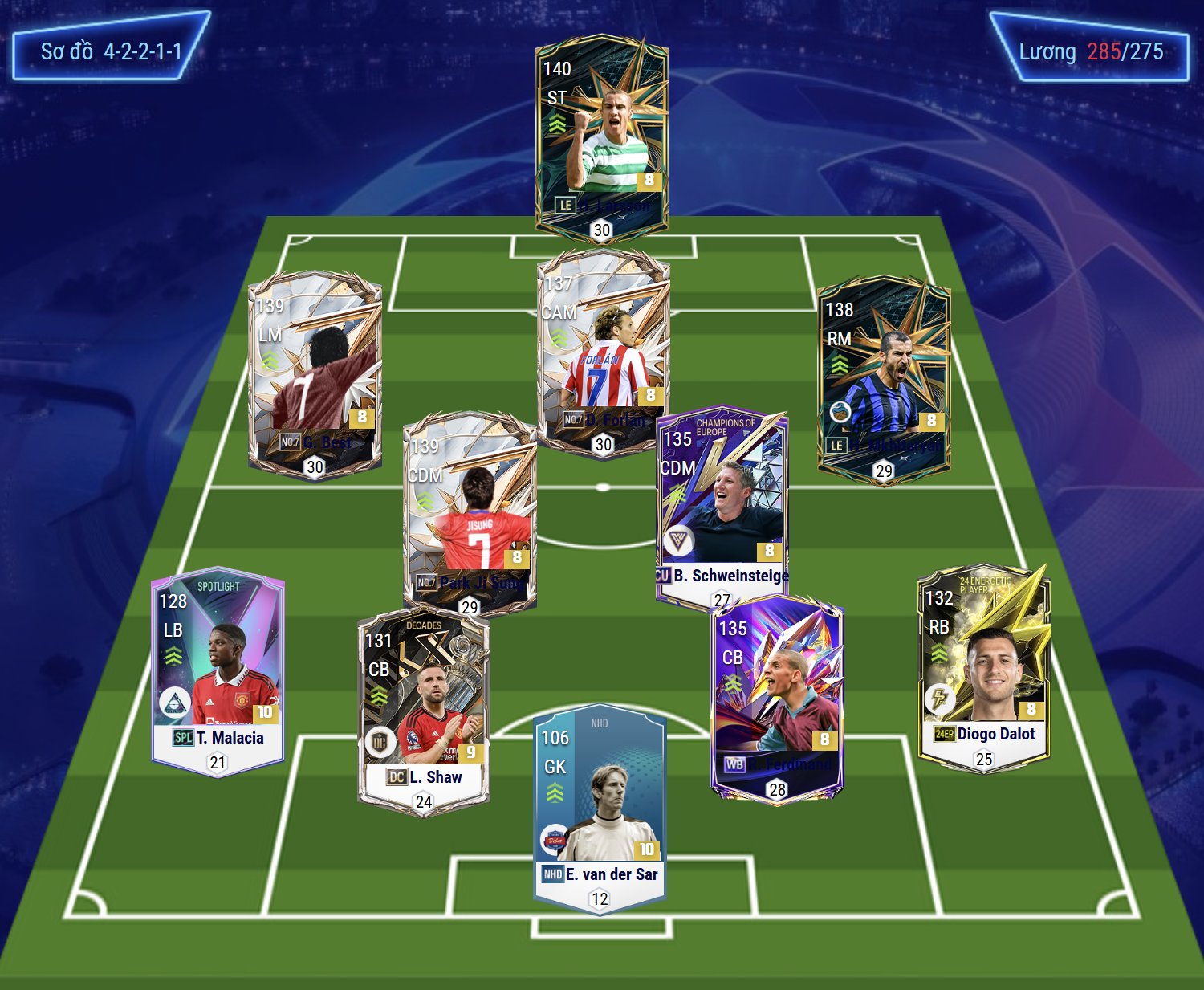
Task: Choose the G. Best LM card
Action: [315, 373]
